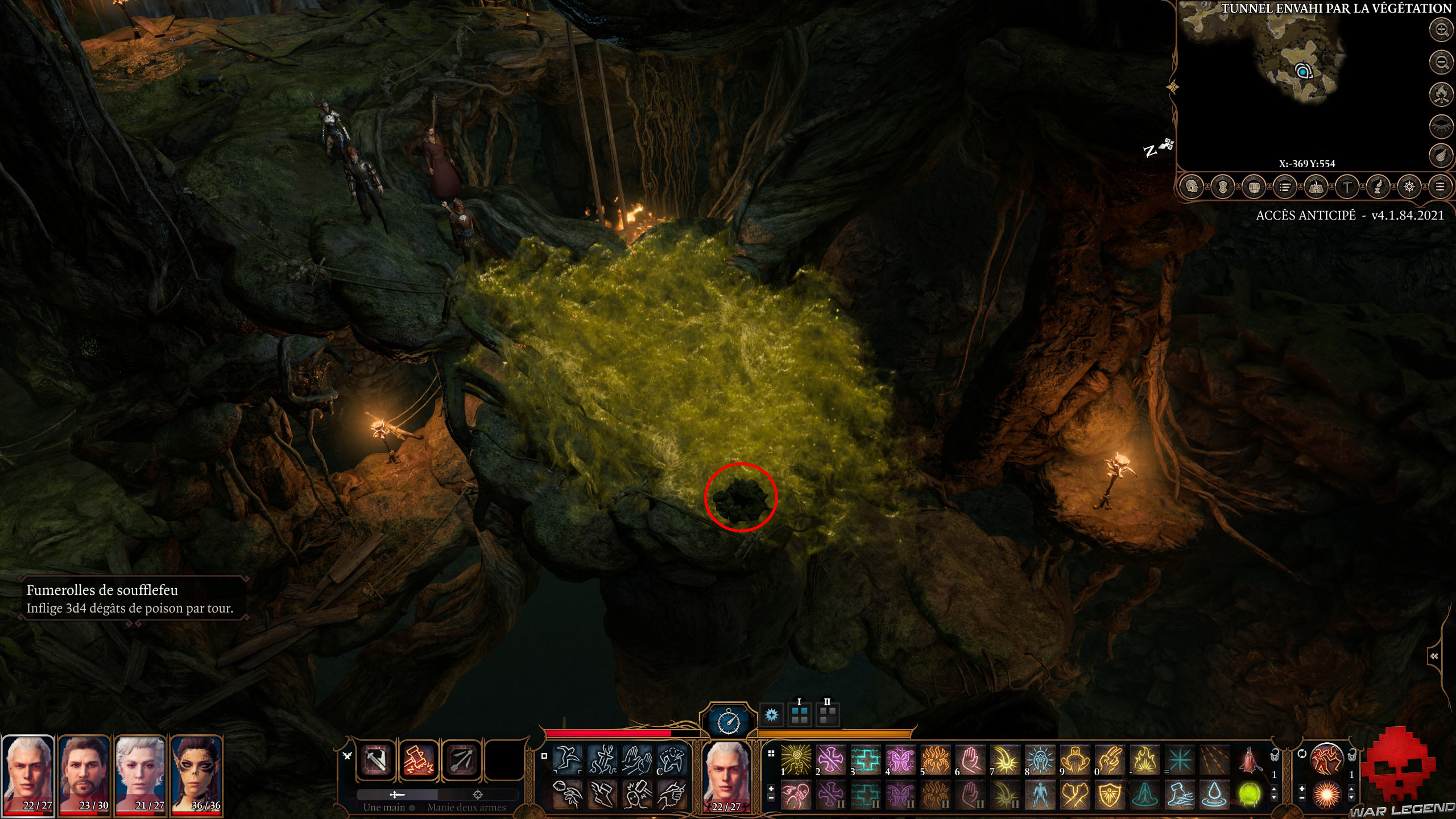This screenshot has height=819, width=1456.
Task: Zoom in on the minimap
Action: pyautogui.click(x=1441, y=30)
